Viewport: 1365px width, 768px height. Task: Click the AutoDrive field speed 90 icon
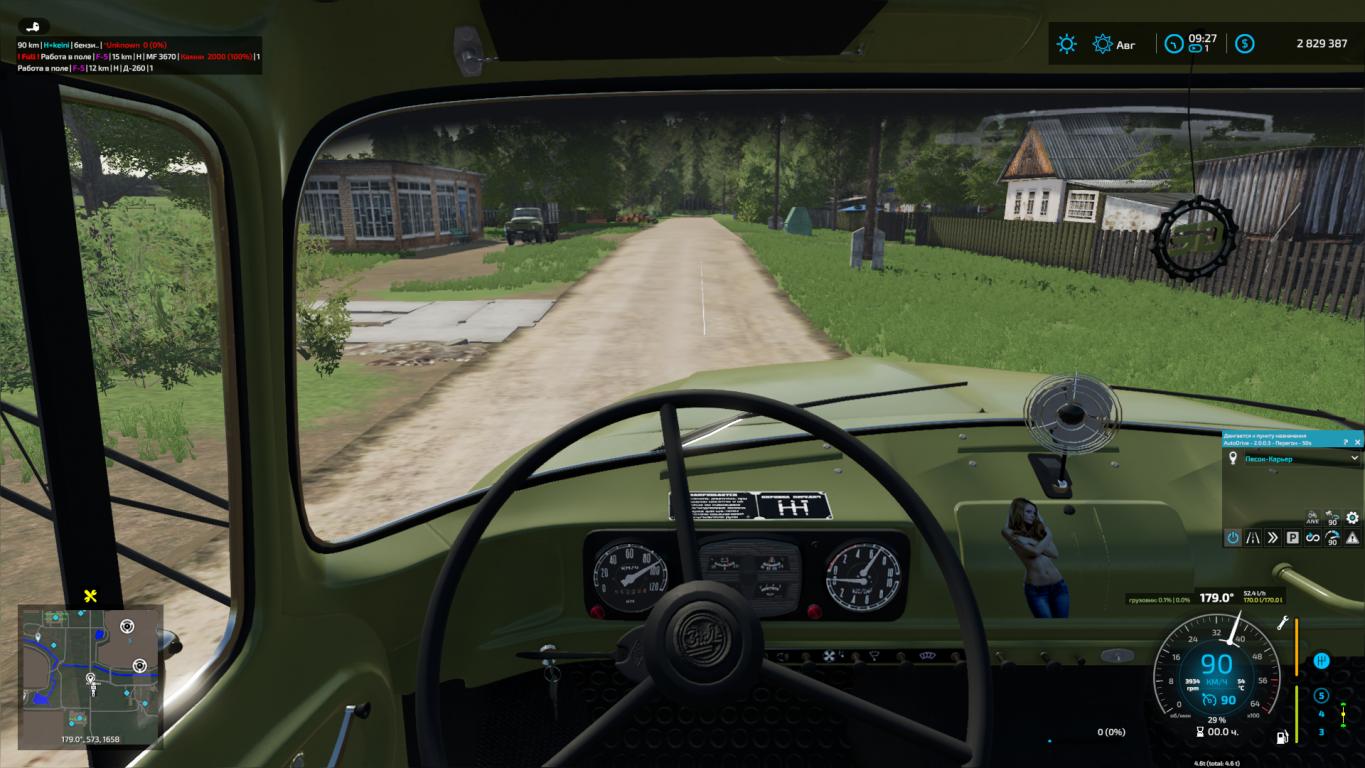(x=1332, y=518)
